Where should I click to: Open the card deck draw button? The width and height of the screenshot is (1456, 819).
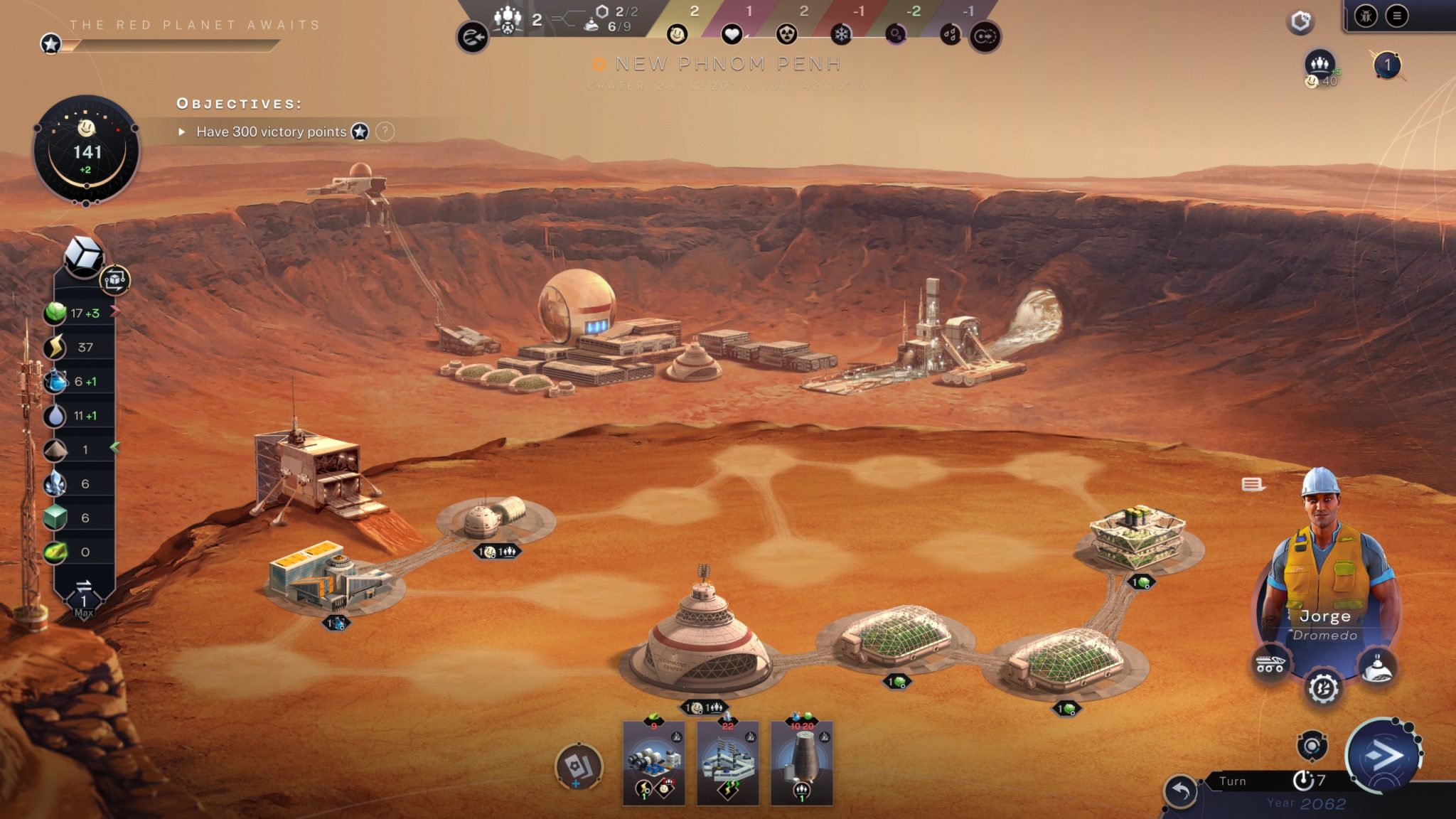click(579, 768)
